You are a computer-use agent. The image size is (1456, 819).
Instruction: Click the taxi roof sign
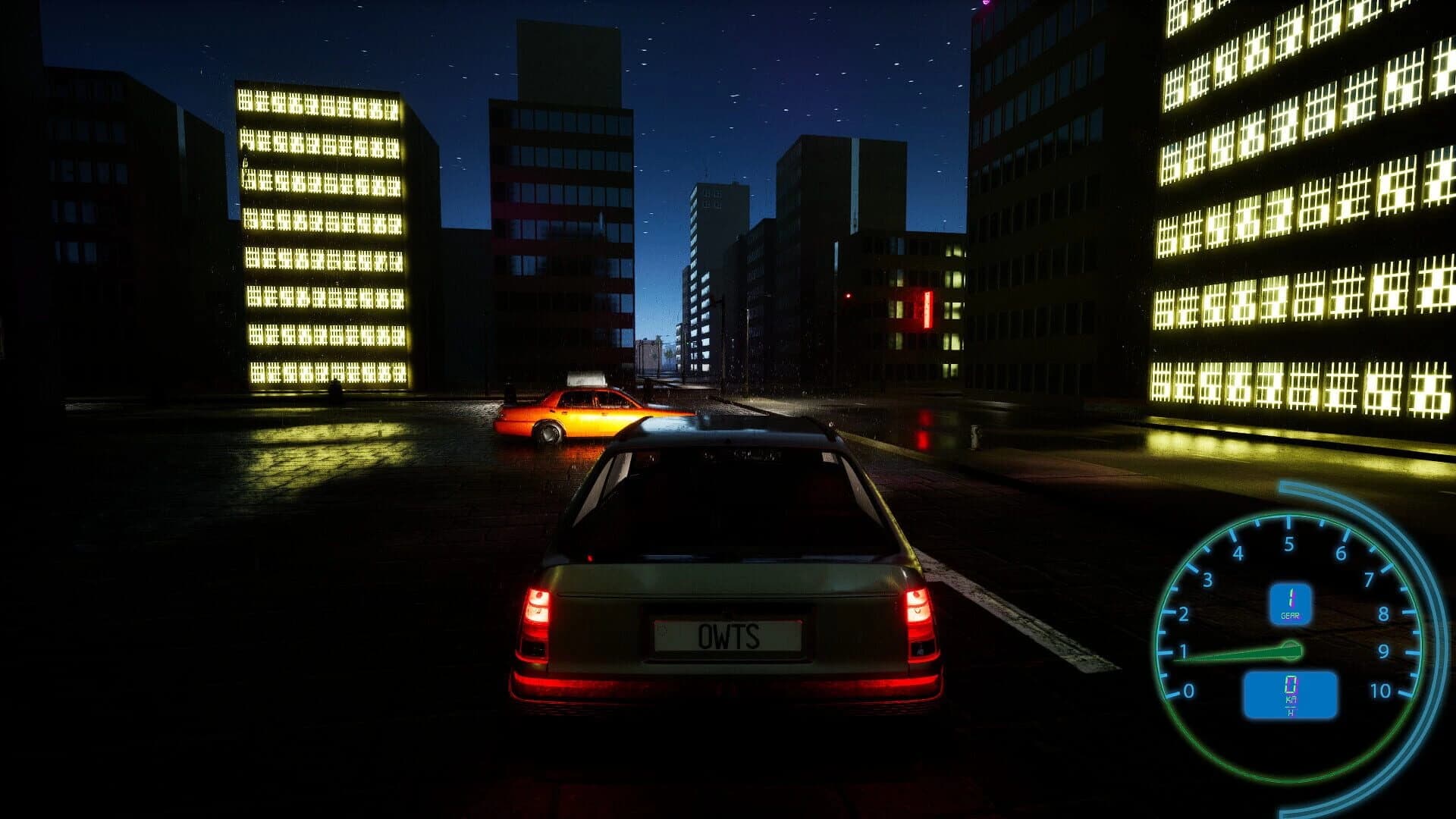click(x=585, y=377)
